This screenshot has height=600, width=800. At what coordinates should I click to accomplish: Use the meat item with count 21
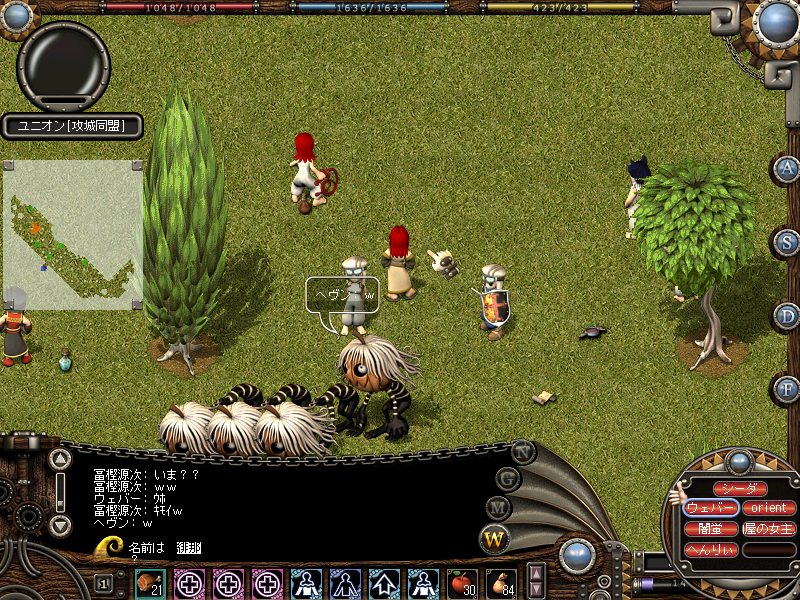(x=151, y=583)
